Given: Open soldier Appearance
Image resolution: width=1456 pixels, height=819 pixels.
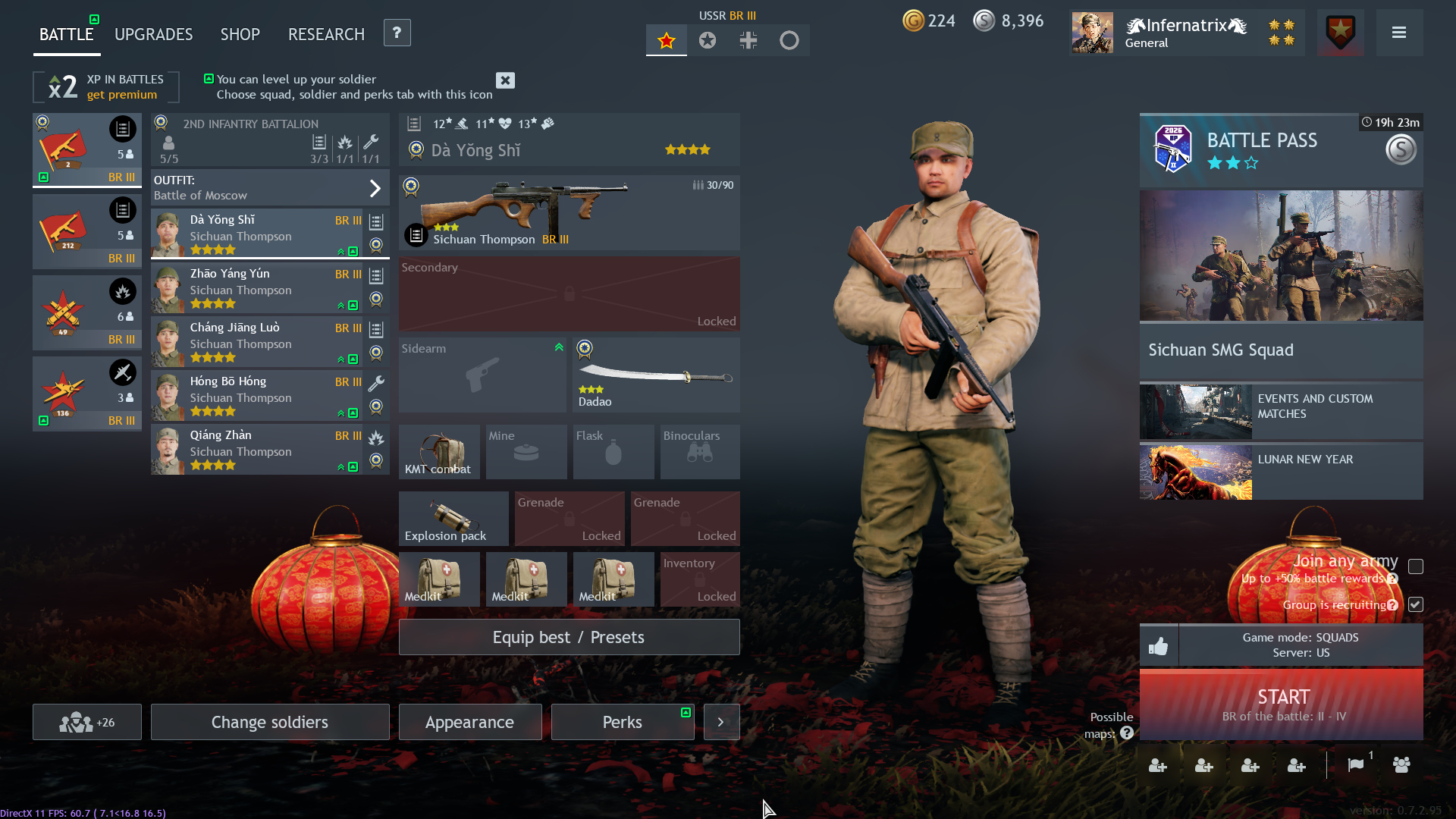Looking at the screenshot, I should pyautogui.click(x=470, y=722).
